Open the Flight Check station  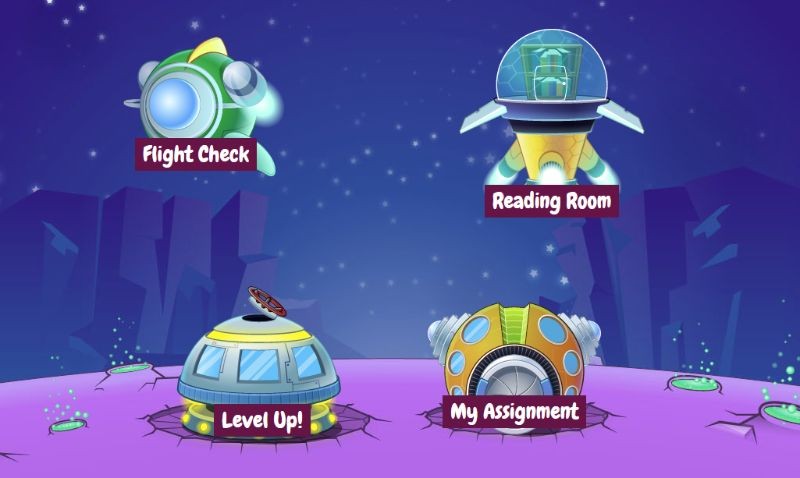point(195,154)
